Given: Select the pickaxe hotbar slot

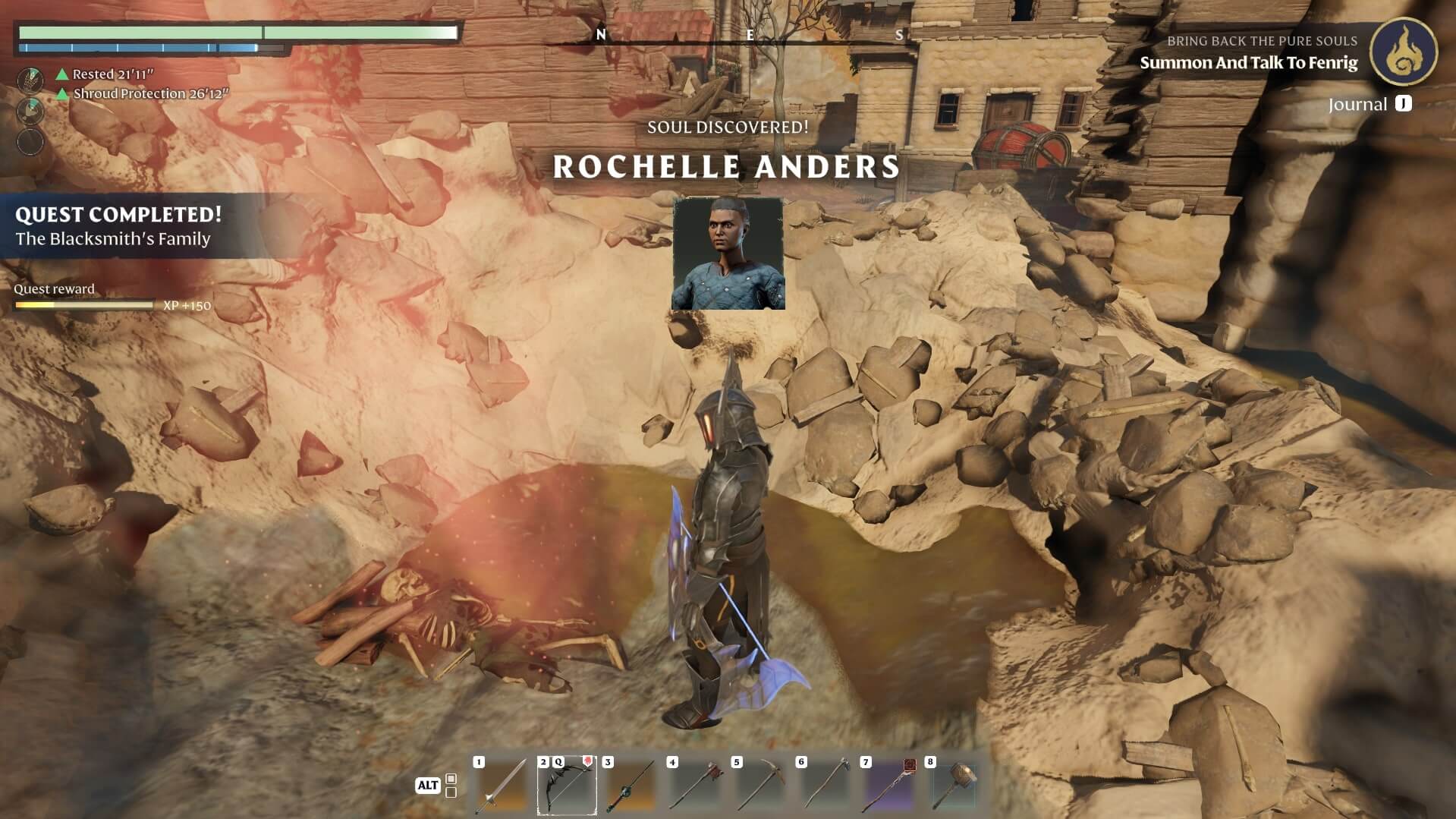Looking at the screenshot, I should pos(759,786).
